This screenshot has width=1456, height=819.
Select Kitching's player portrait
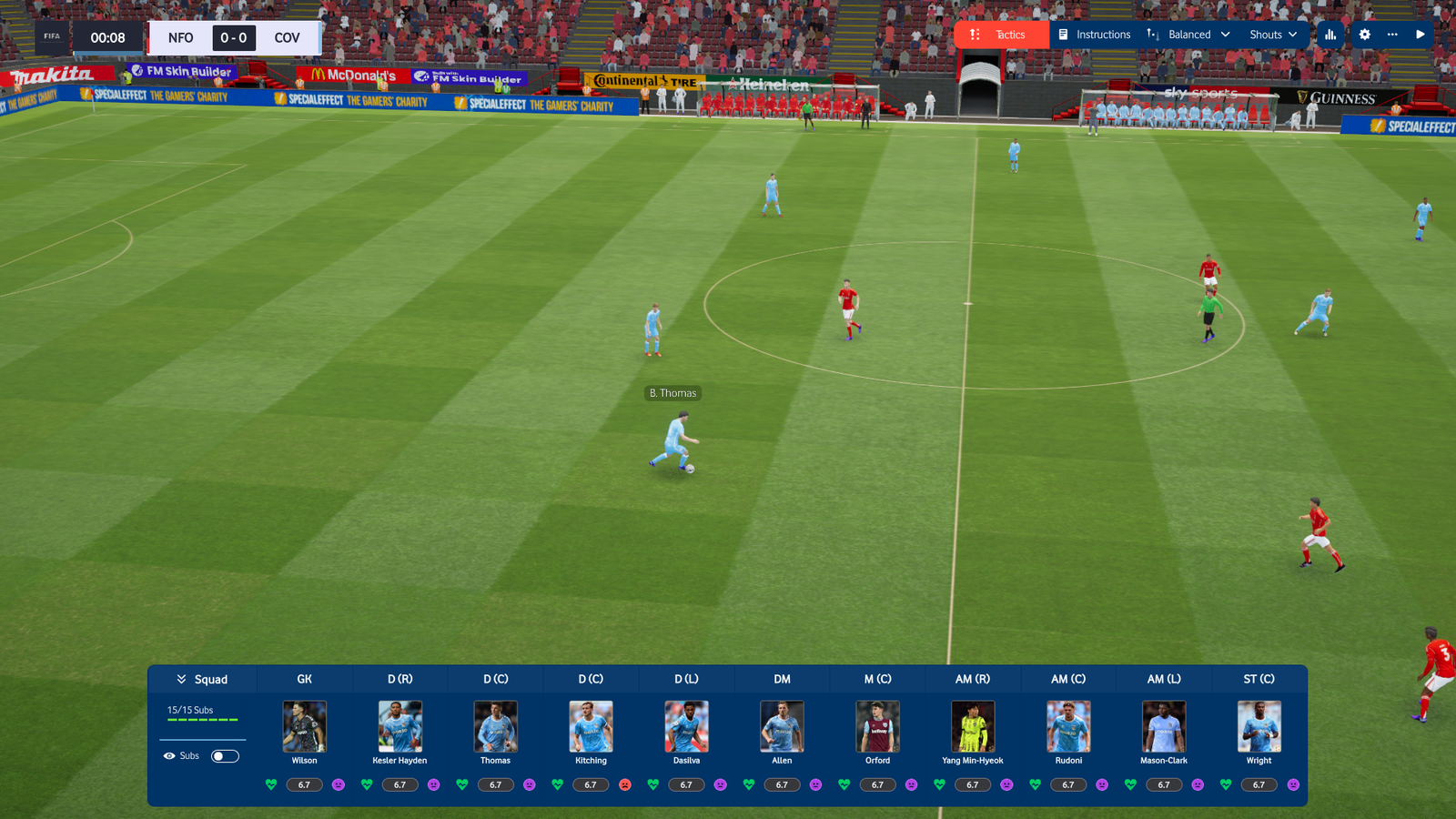[x=591, y=726]
